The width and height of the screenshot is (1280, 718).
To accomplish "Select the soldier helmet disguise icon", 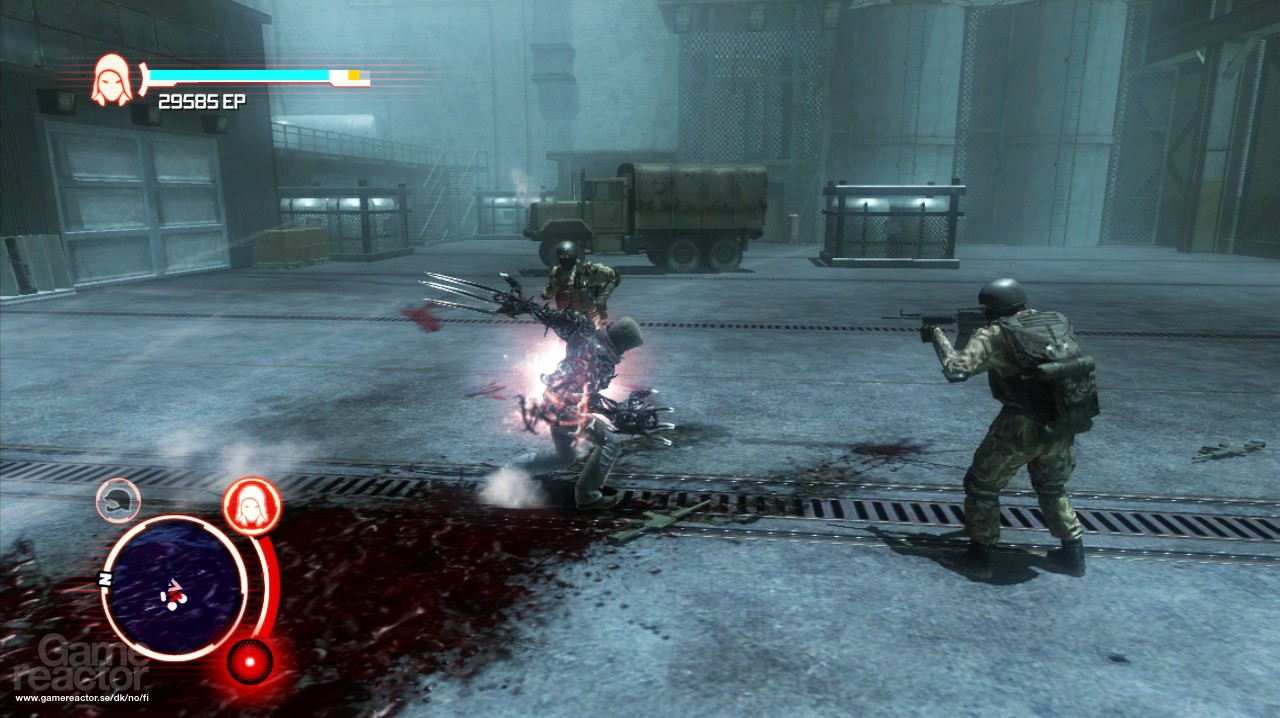I will (118, 500).
